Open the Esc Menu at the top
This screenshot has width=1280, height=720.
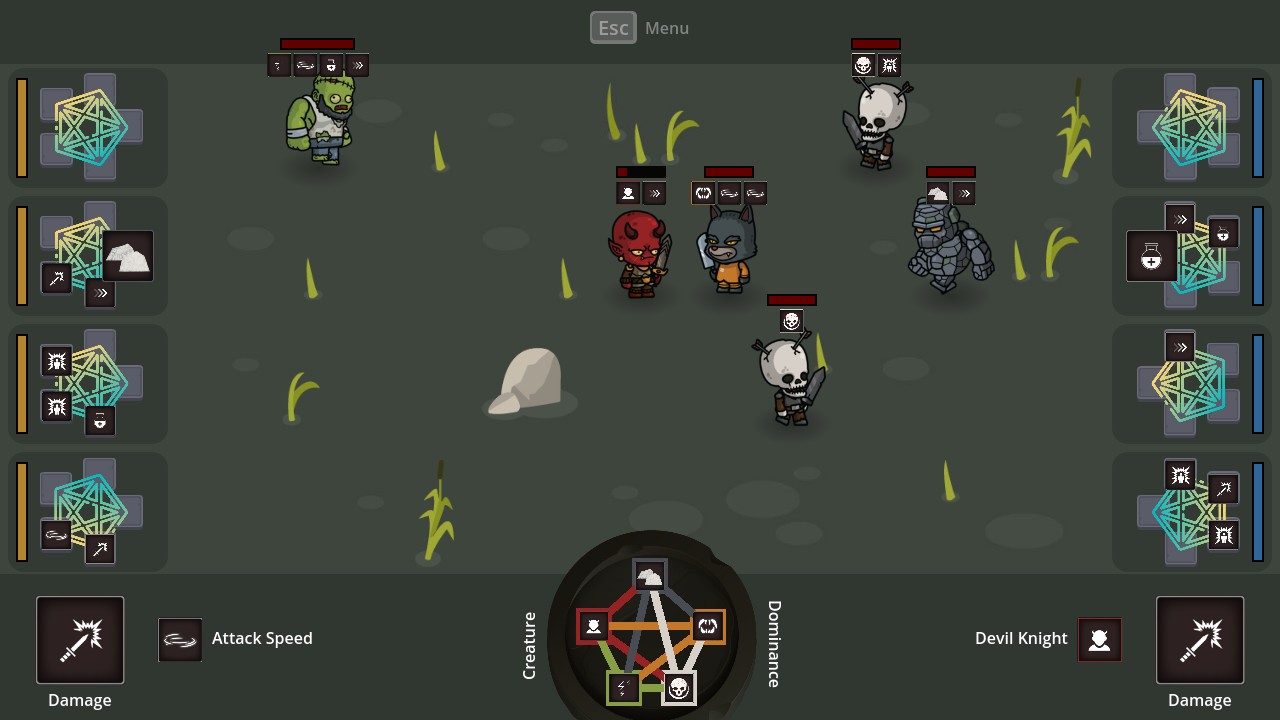[613, 27]
